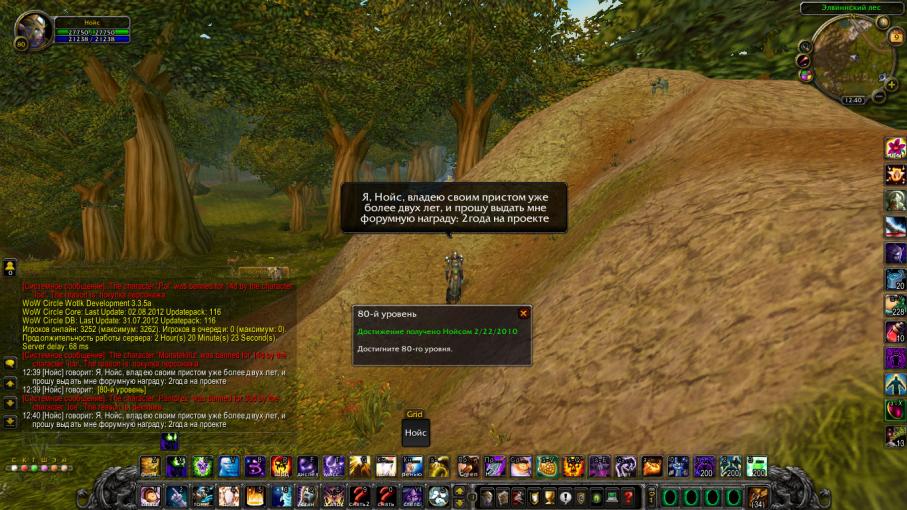Zoom in on the minimap
Viewport: 907px width, 510px height.
coord(889,82)
